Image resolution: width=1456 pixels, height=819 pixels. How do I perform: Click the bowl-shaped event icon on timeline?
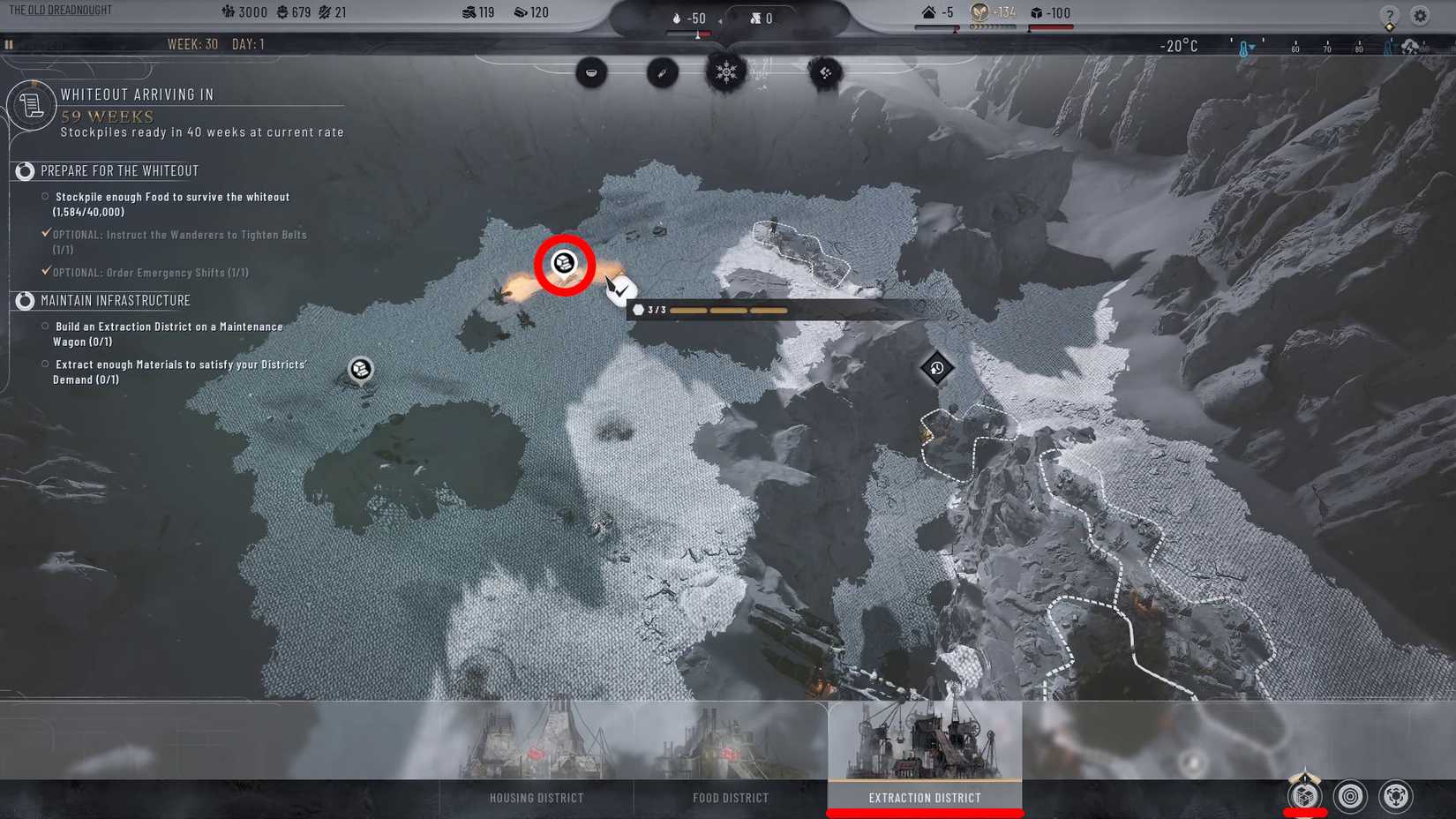click(592, 72)
